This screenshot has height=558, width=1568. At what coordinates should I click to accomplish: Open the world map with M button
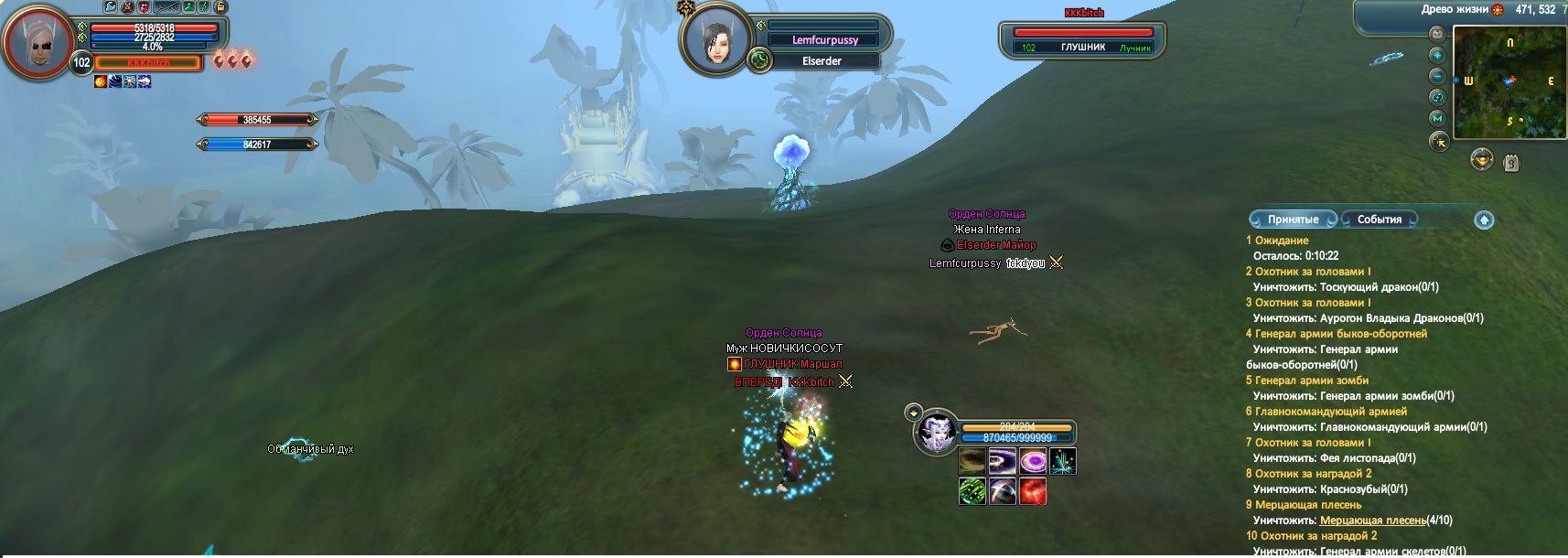tap(1437, 118)
